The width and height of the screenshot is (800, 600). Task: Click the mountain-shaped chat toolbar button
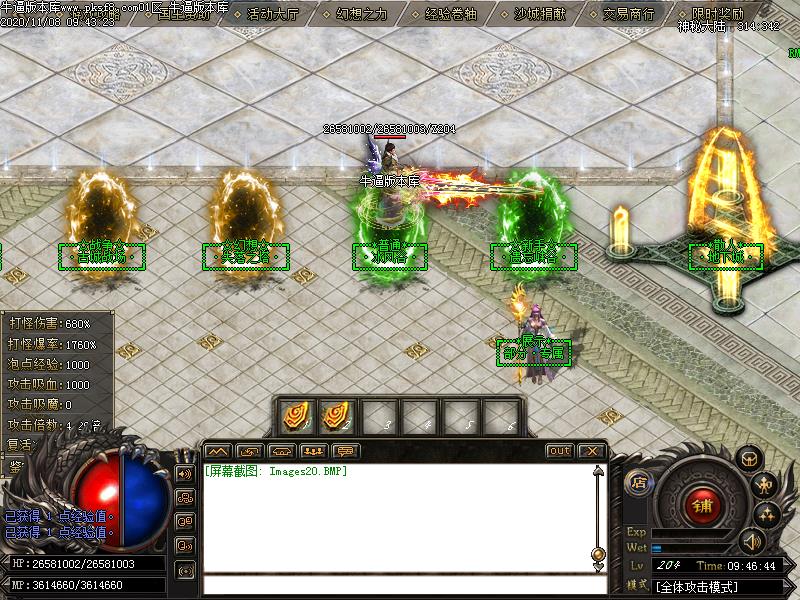(218, 451)
